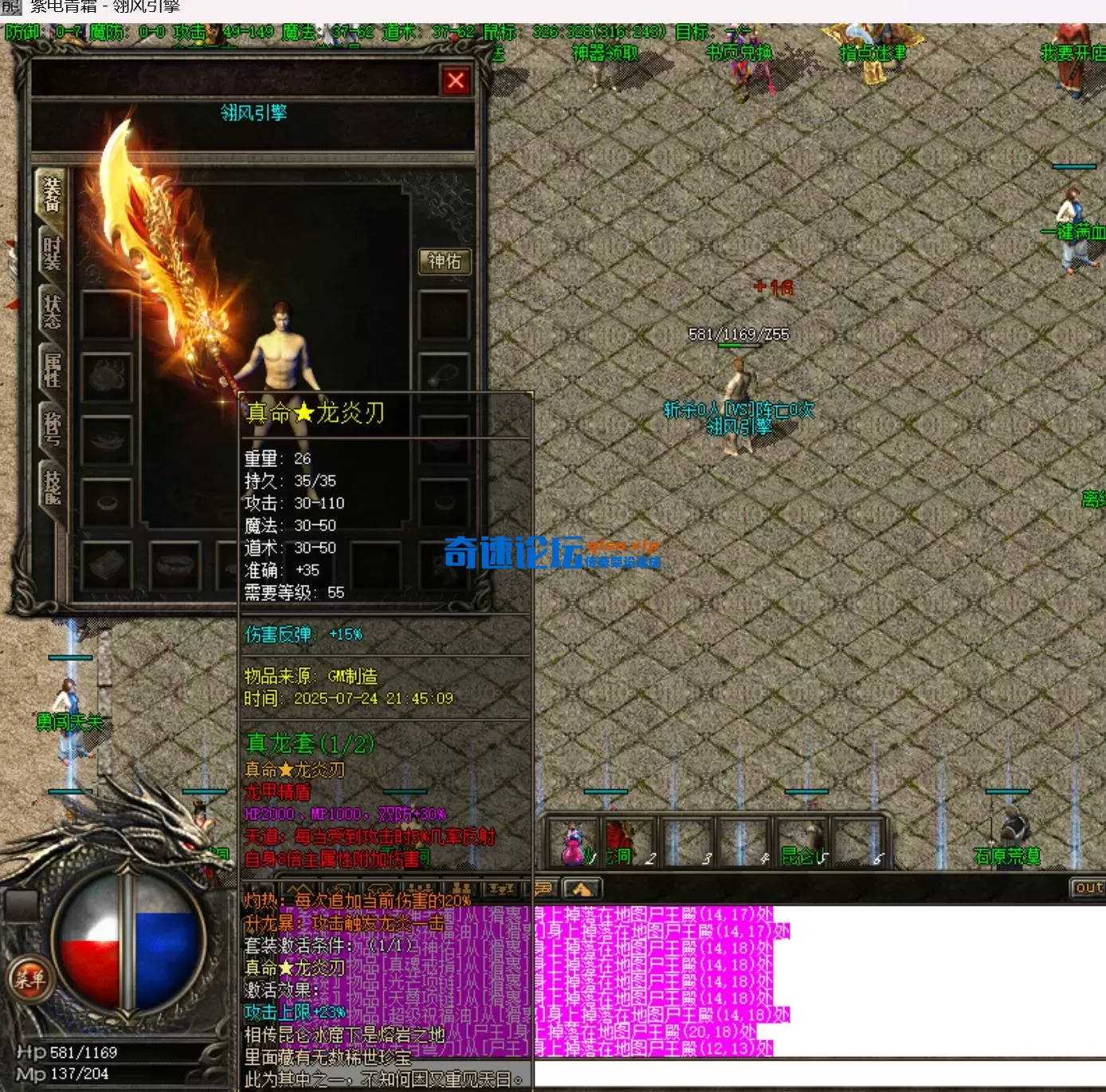Click the 神佑 button
This screenshot has width=1106, height=1092.
click(x=445, y=261)
